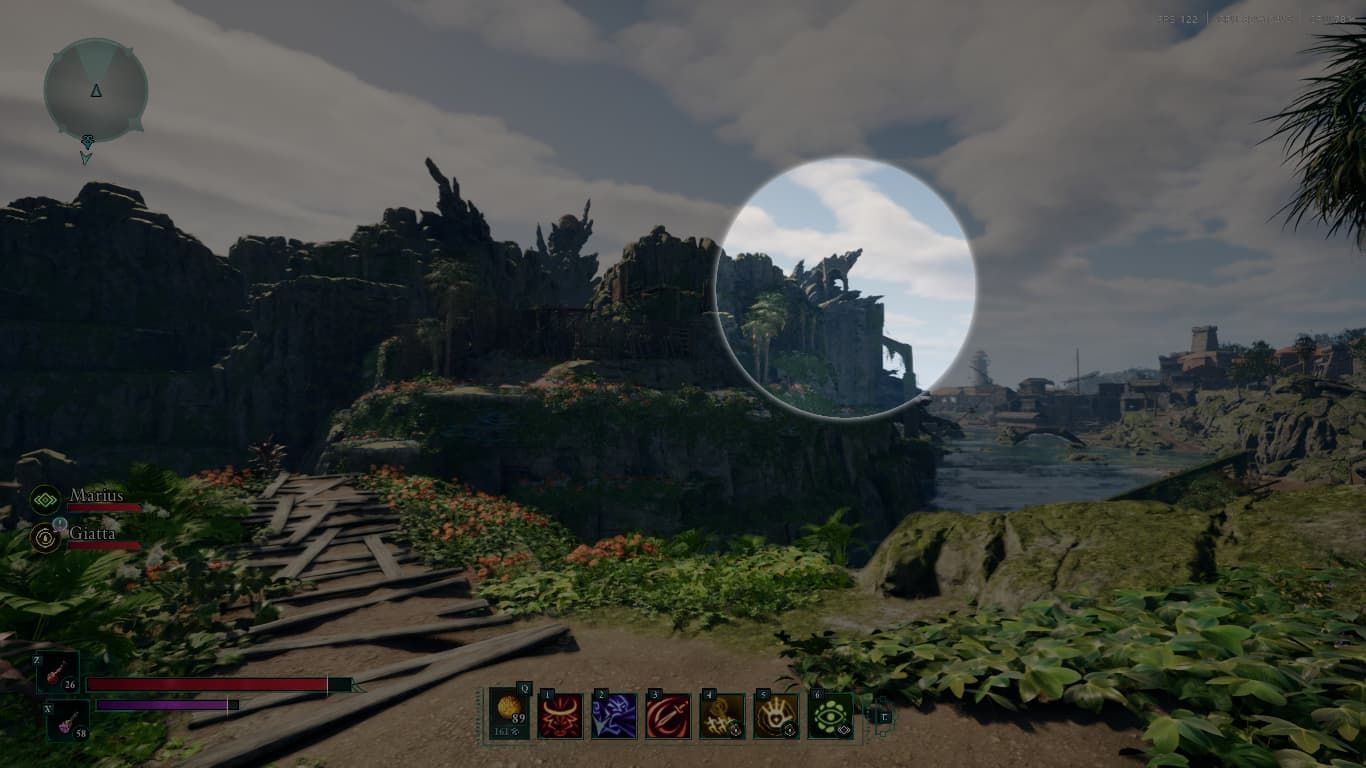Cast the purple lightning ability in slot 2
Screen dimensions: 1366x768
(614, 717)
